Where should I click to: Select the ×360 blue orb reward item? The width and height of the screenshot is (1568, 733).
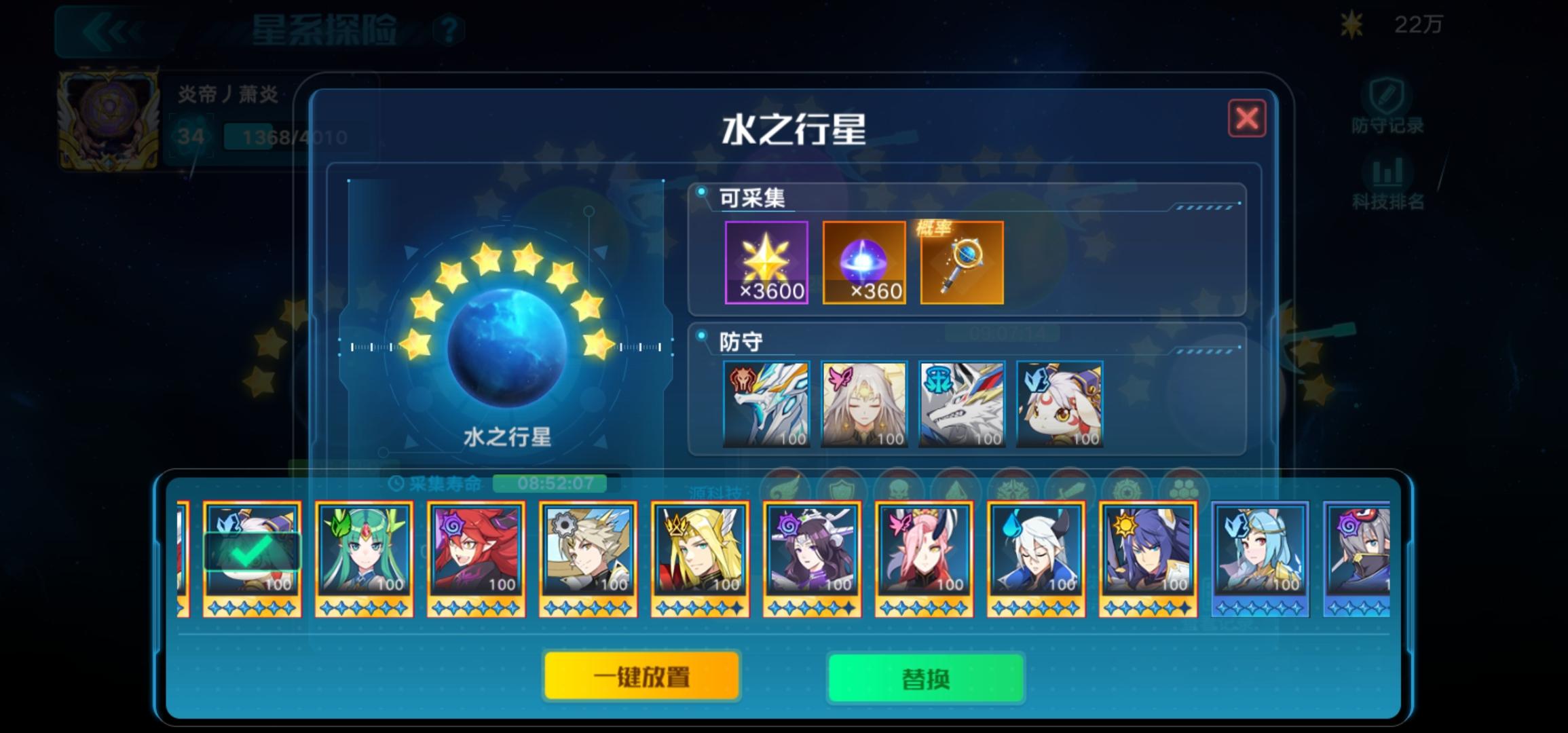point(865,263)
